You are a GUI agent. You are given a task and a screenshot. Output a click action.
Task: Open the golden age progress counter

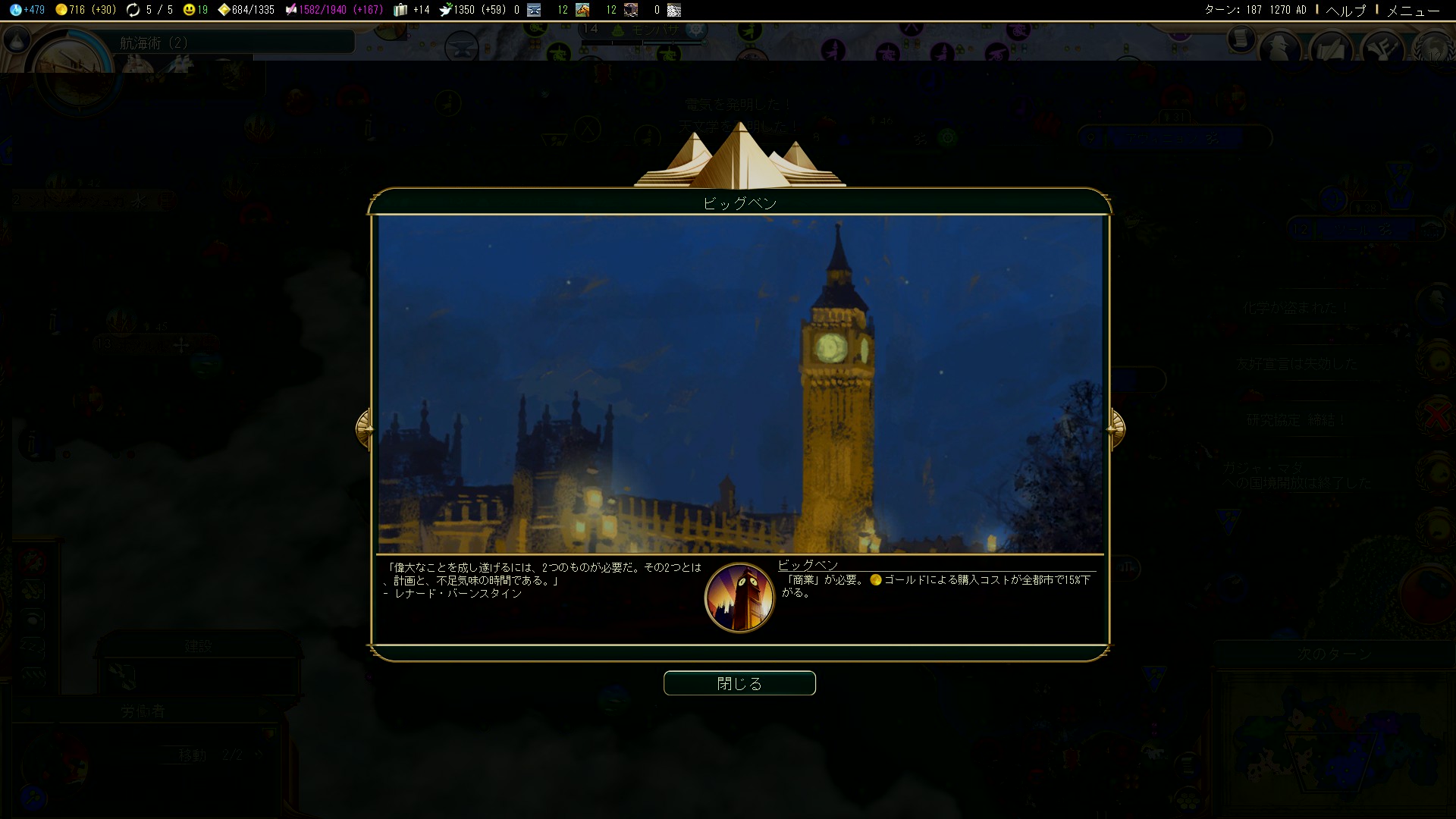pyautogui.click(x=246, y=10)
